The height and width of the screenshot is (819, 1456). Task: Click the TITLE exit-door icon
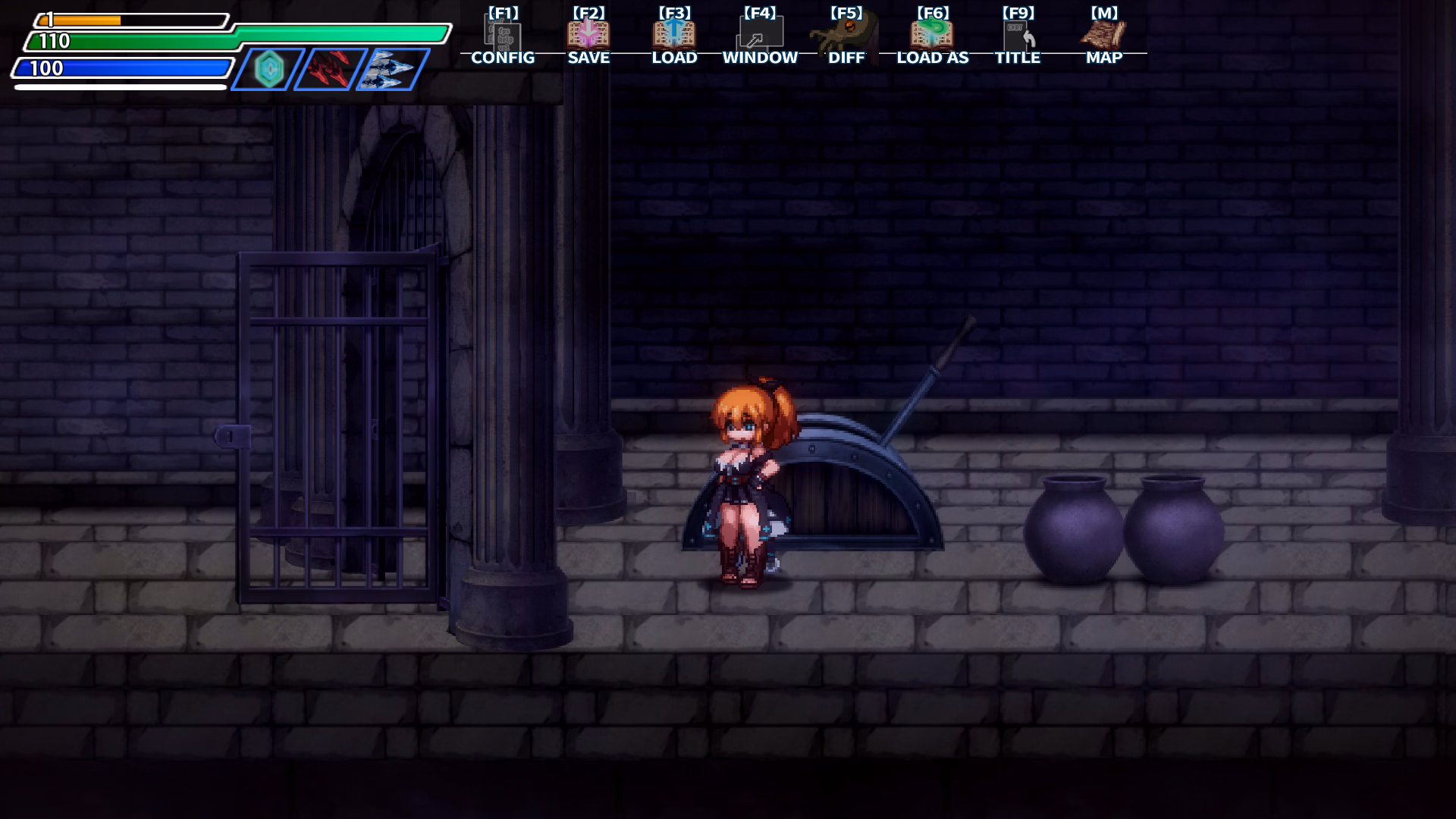(x=1019, y=33)
